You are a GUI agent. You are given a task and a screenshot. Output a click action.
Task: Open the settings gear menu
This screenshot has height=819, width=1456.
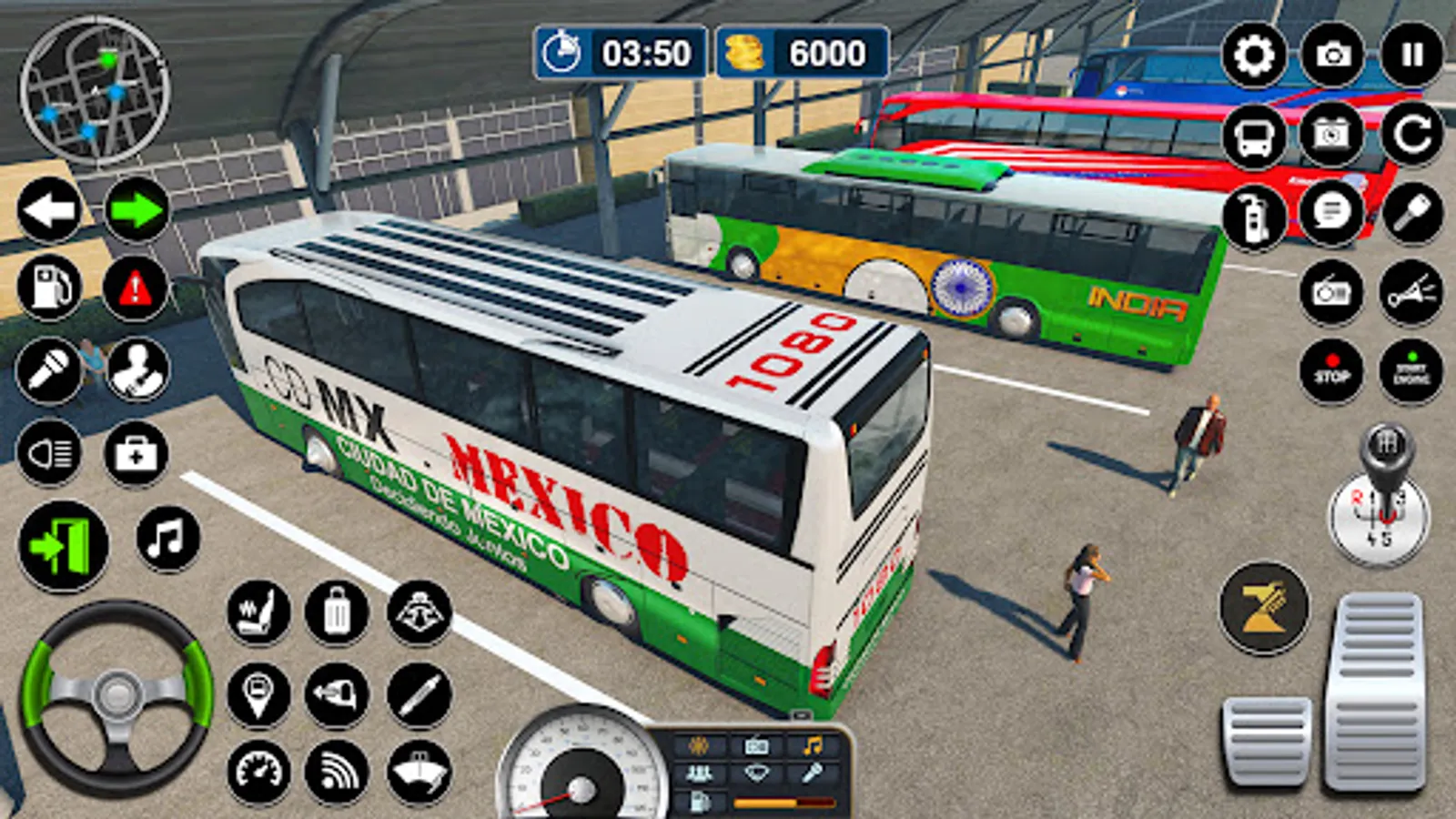1254,56
